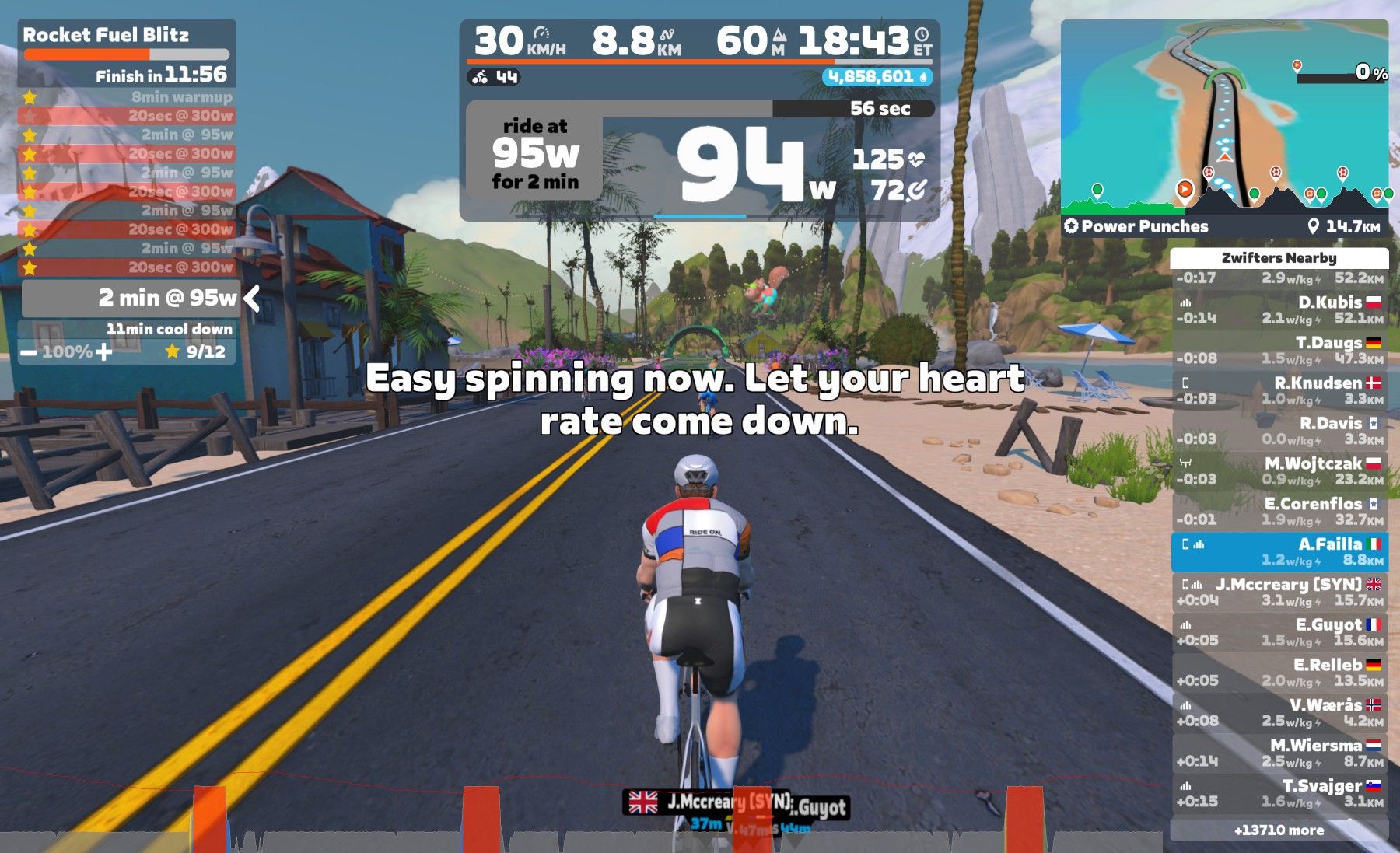Open the minimap view
This screenshot has height=853, width=1400.
point(1224,117)
